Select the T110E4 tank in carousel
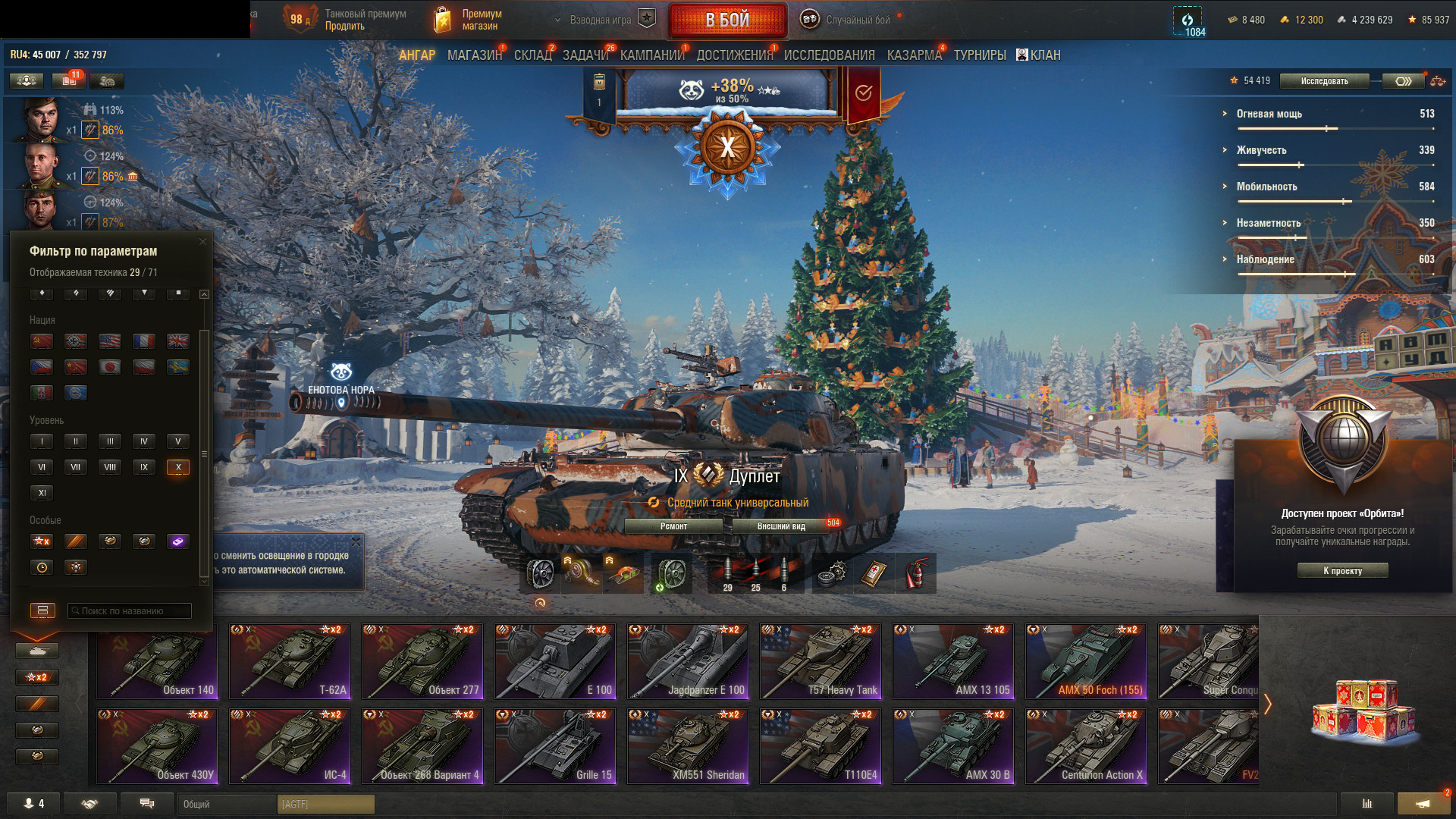This screenshot has width=1456, height=819. [821, 746]
